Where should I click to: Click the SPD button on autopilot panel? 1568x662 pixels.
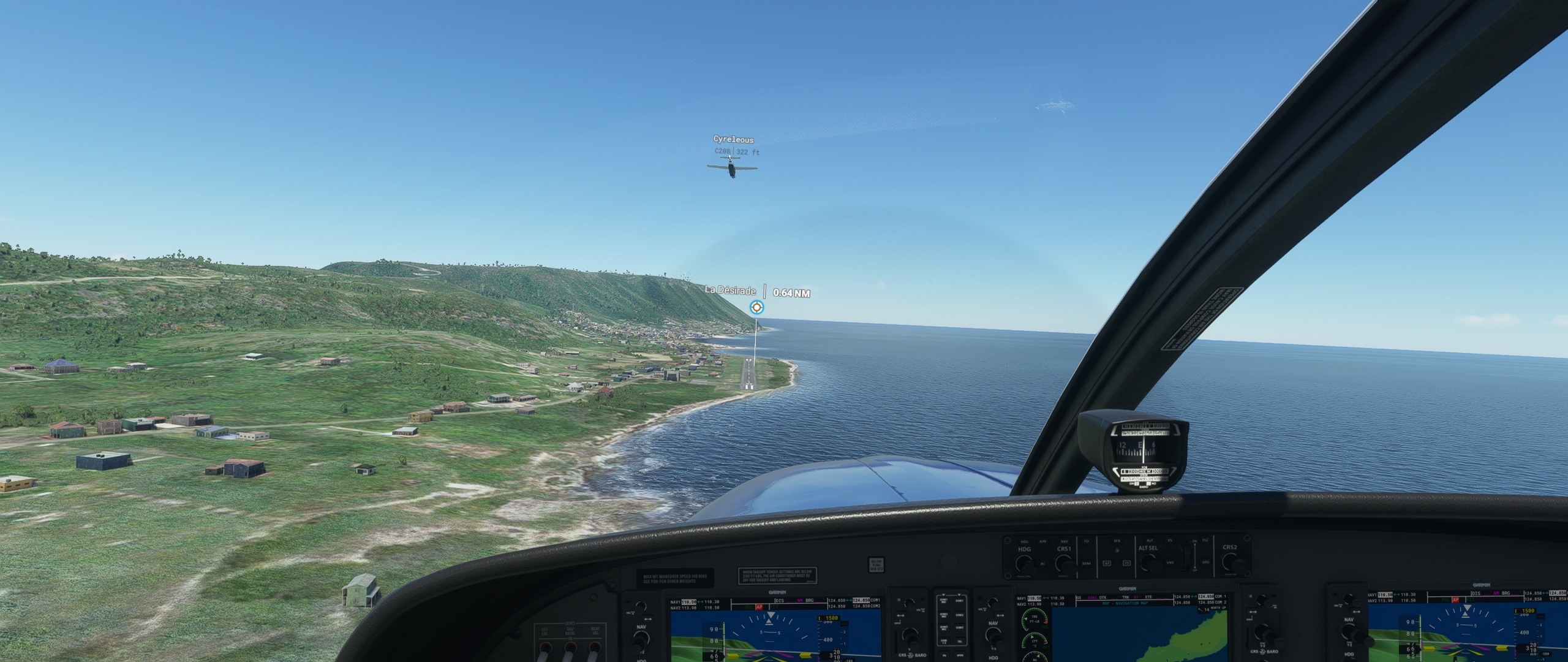1205,563
